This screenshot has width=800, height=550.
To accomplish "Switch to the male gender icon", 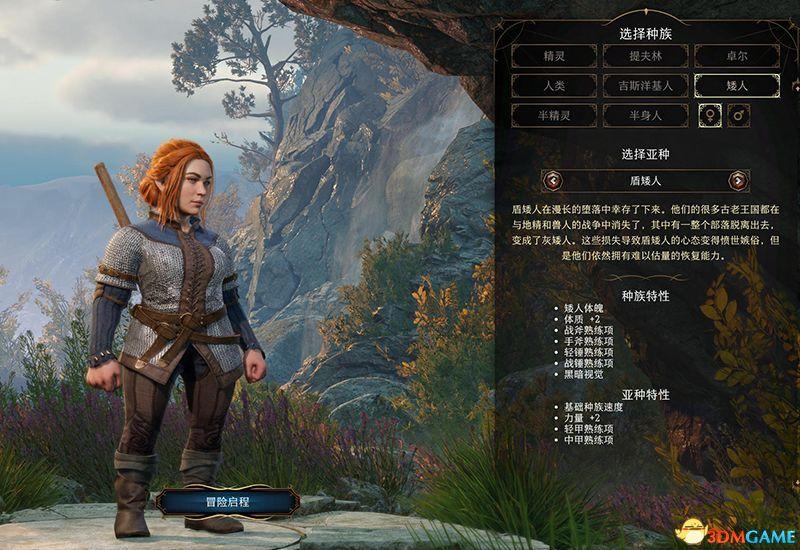I will click(740, 116).
